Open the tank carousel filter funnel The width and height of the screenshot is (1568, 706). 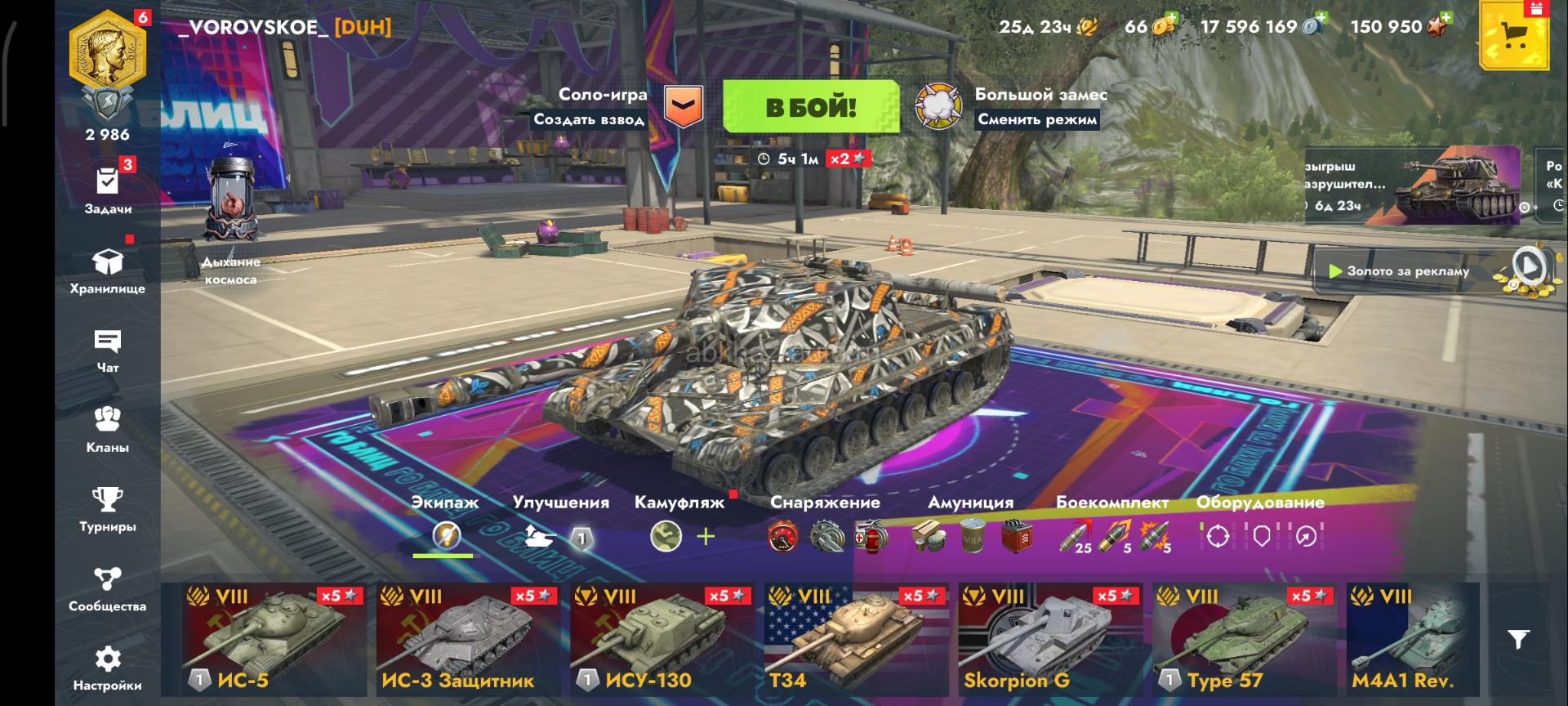[x=1518, y=639]
